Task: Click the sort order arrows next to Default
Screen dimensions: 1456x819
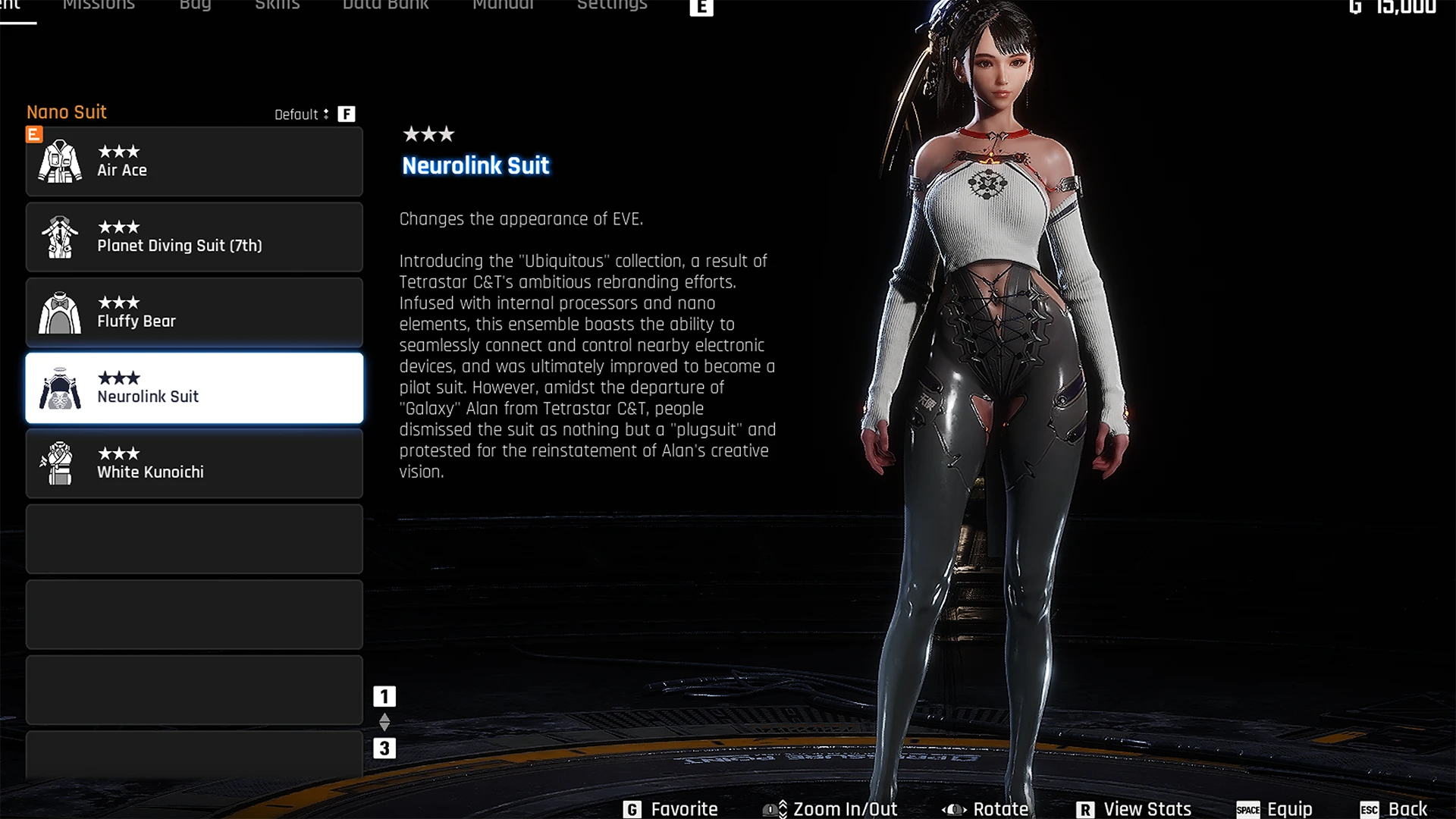Action: coord(327,114)
